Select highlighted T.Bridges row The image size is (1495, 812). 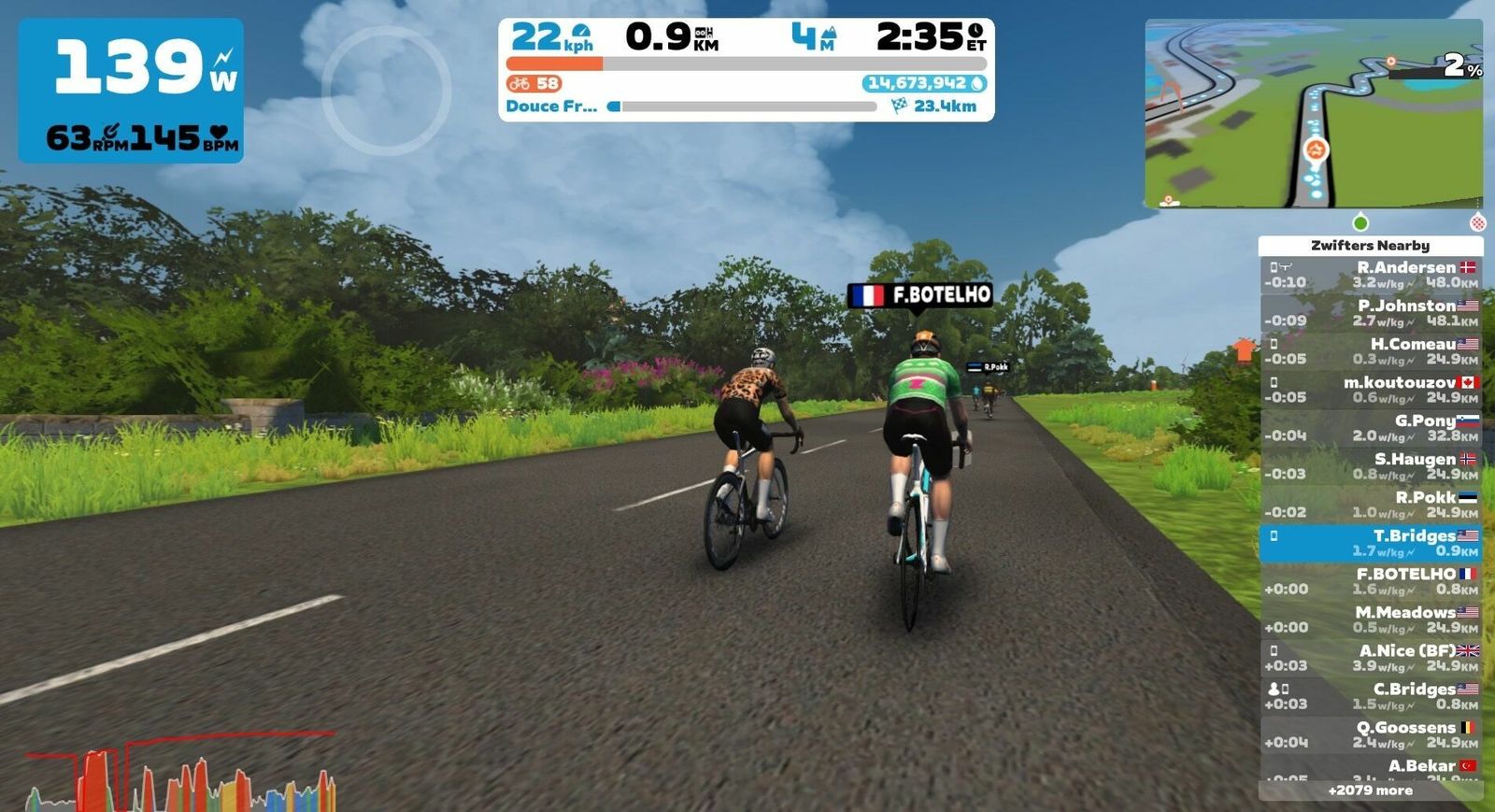coord(1370,543)
